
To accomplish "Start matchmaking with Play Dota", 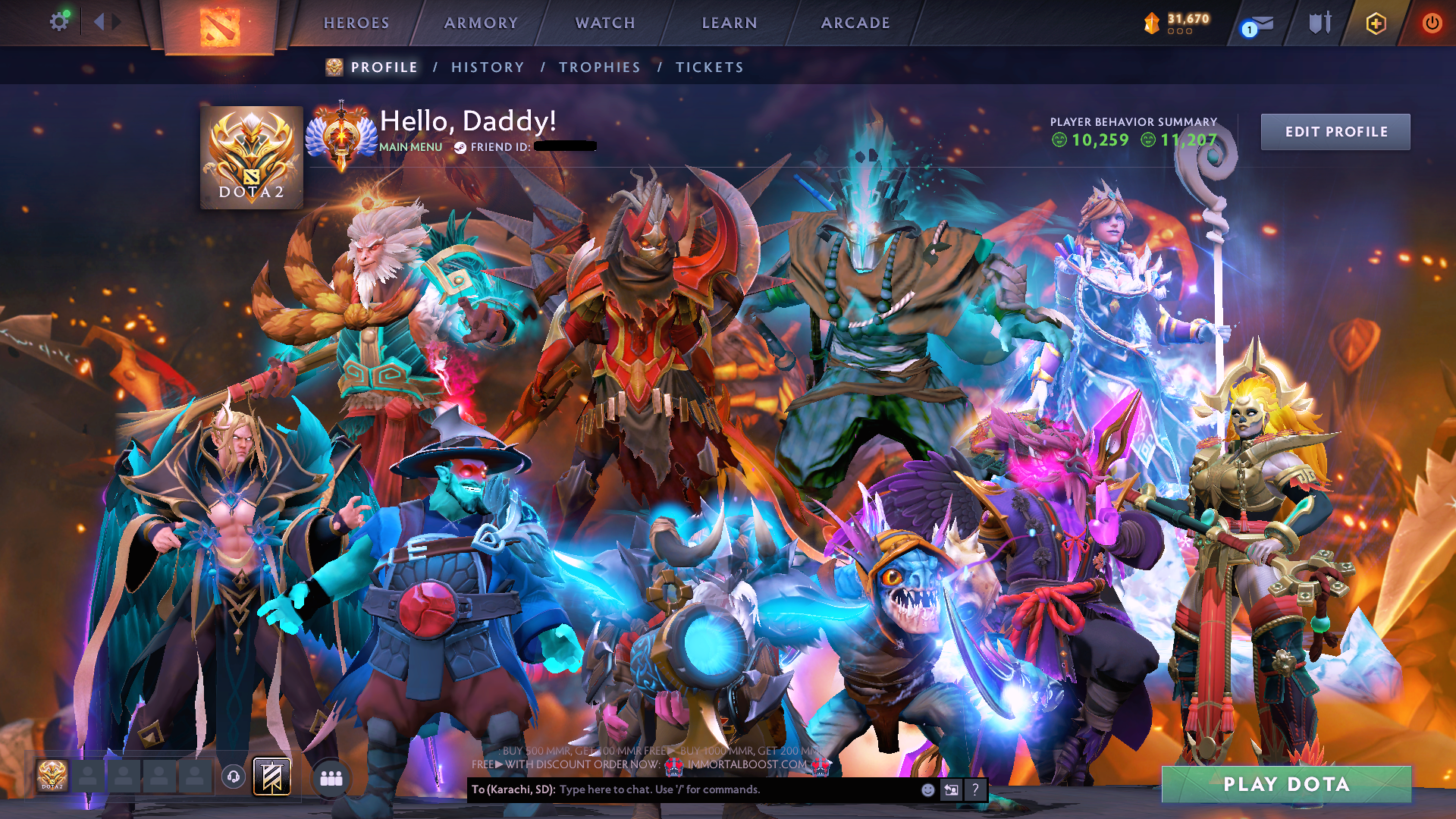I will click(x=1286, y=784).
